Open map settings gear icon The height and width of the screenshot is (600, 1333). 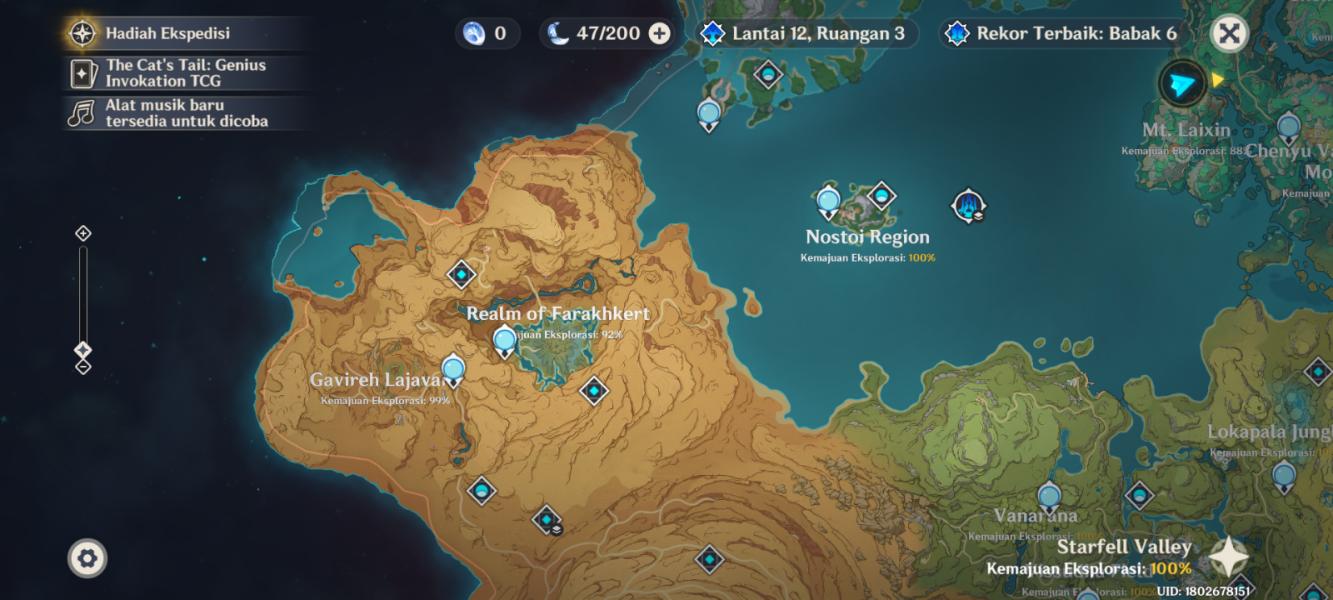pos(87,558)
